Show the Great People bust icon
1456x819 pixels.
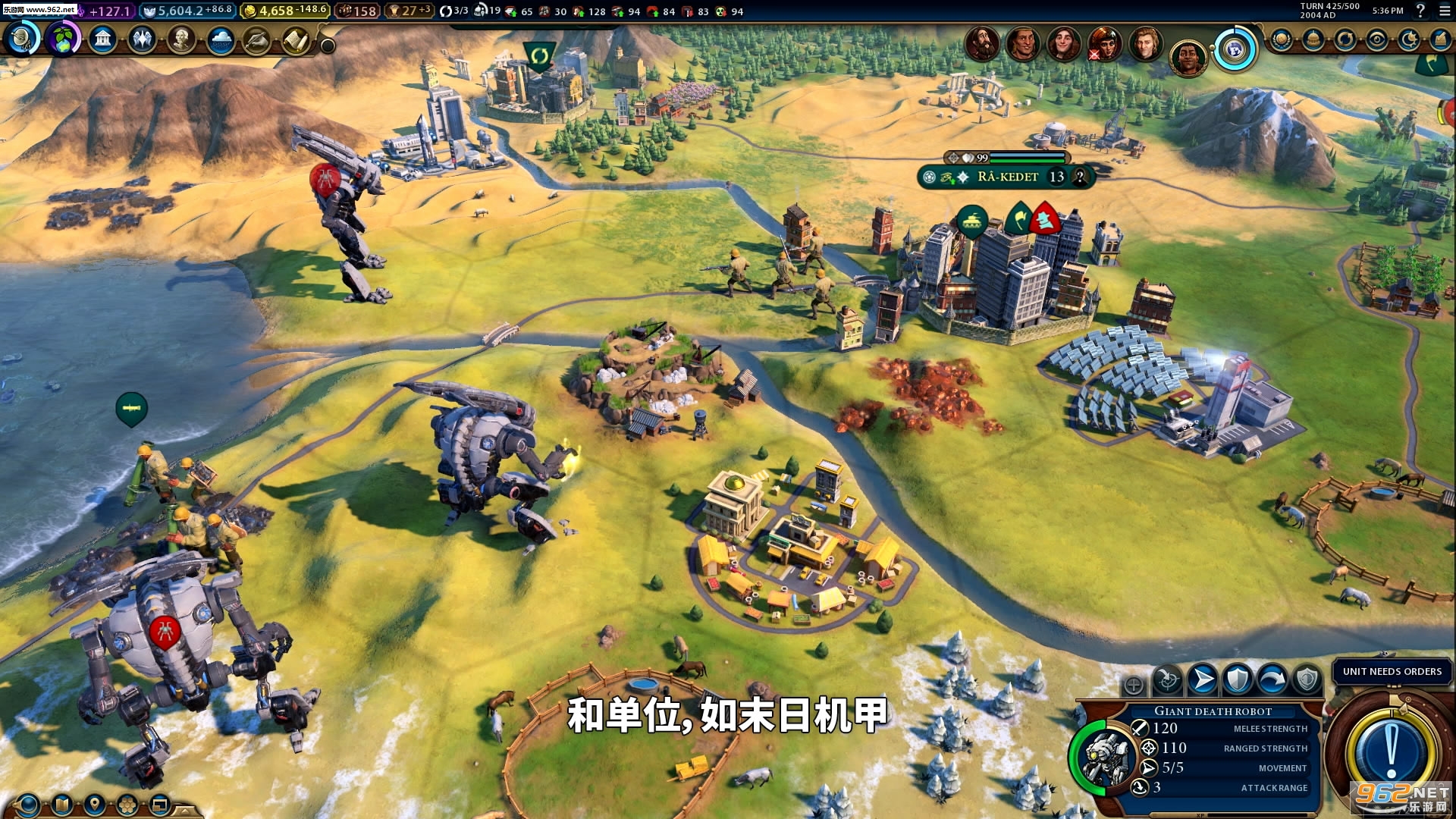[x=181, y=39]
